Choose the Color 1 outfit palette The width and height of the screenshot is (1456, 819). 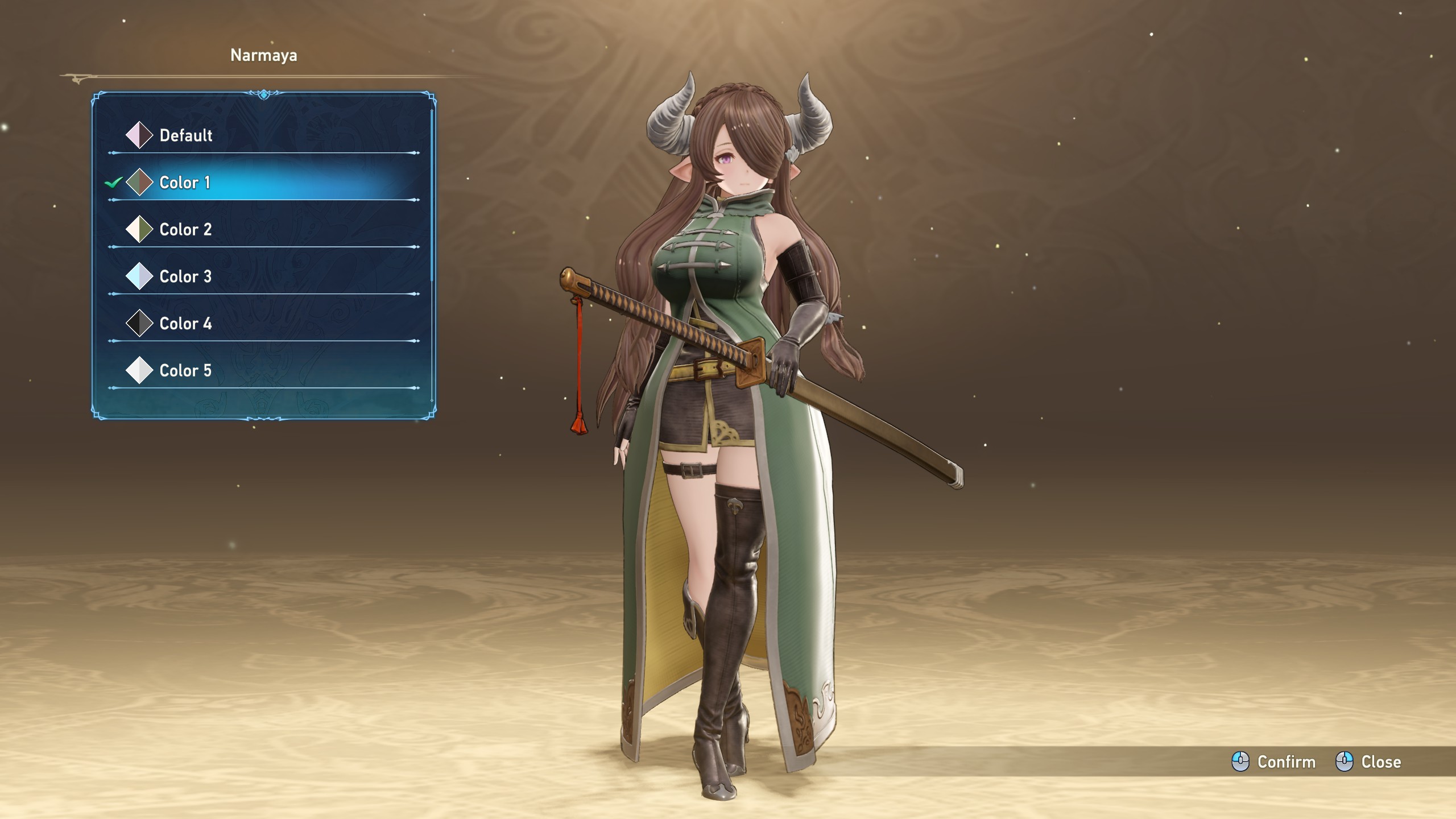(x=185, y=183)
